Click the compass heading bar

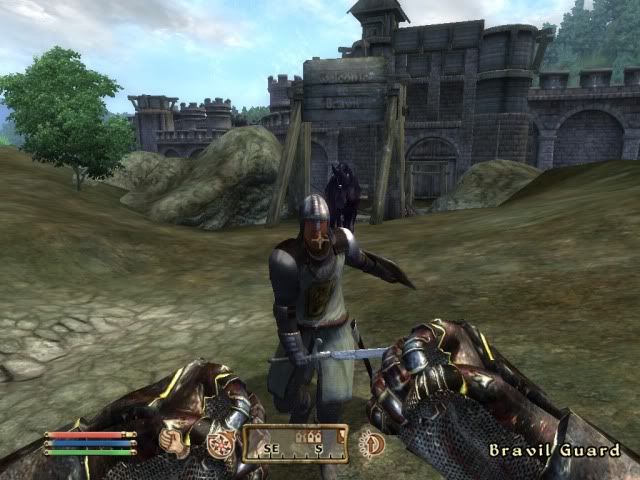[x=295, y=443]
